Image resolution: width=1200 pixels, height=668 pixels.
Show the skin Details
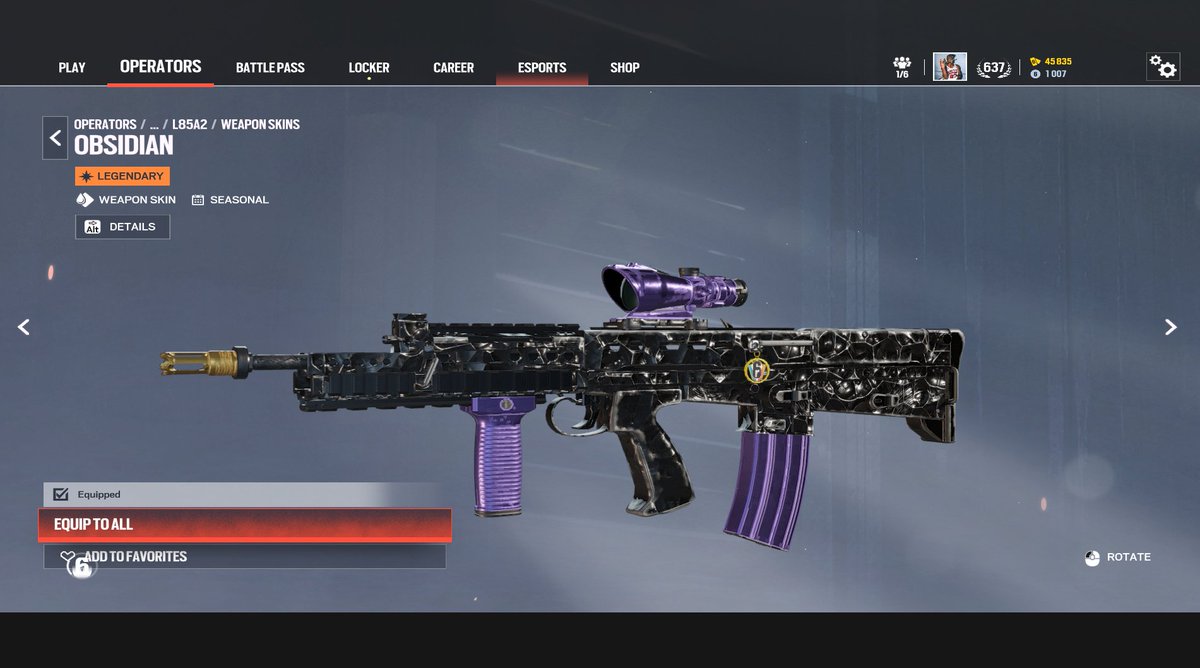(122, 227)
